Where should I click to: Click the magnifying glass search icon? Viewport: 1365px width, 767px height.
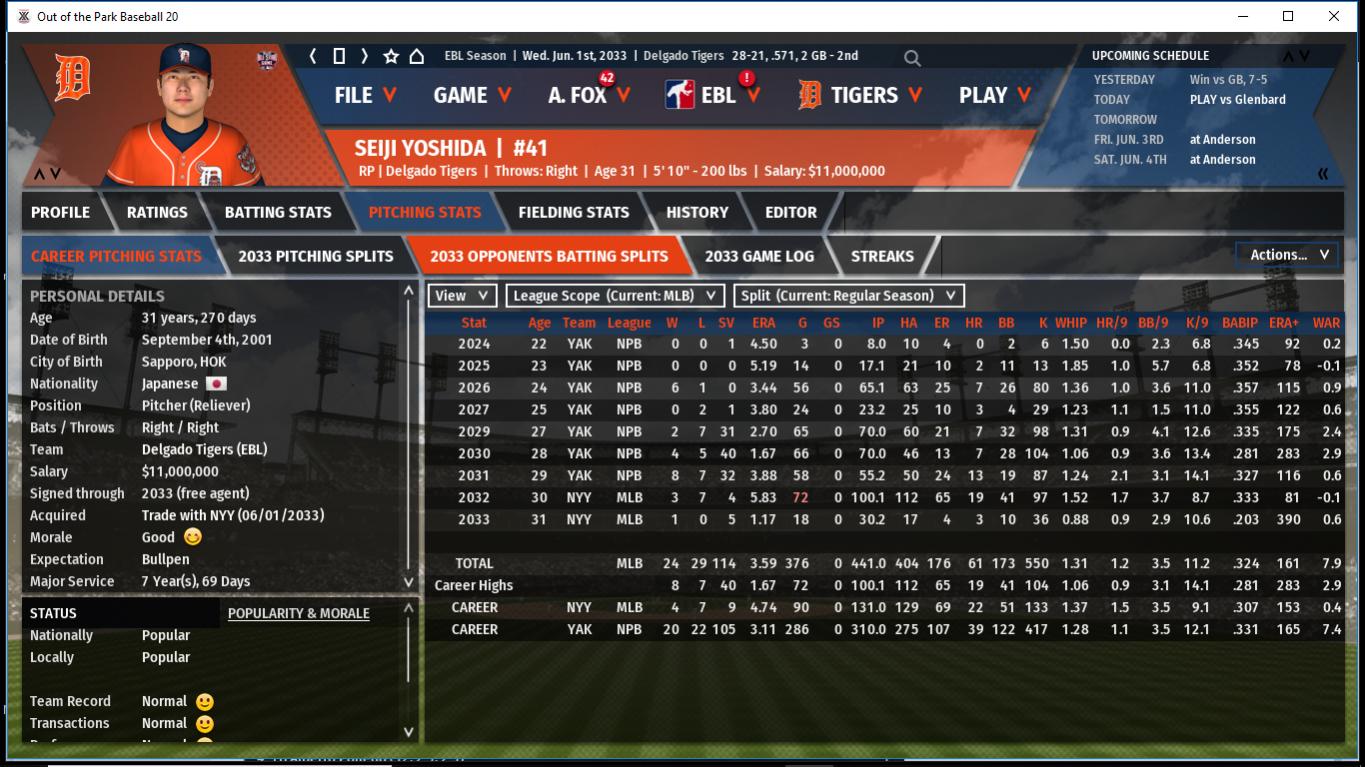[x=912, y=58]
